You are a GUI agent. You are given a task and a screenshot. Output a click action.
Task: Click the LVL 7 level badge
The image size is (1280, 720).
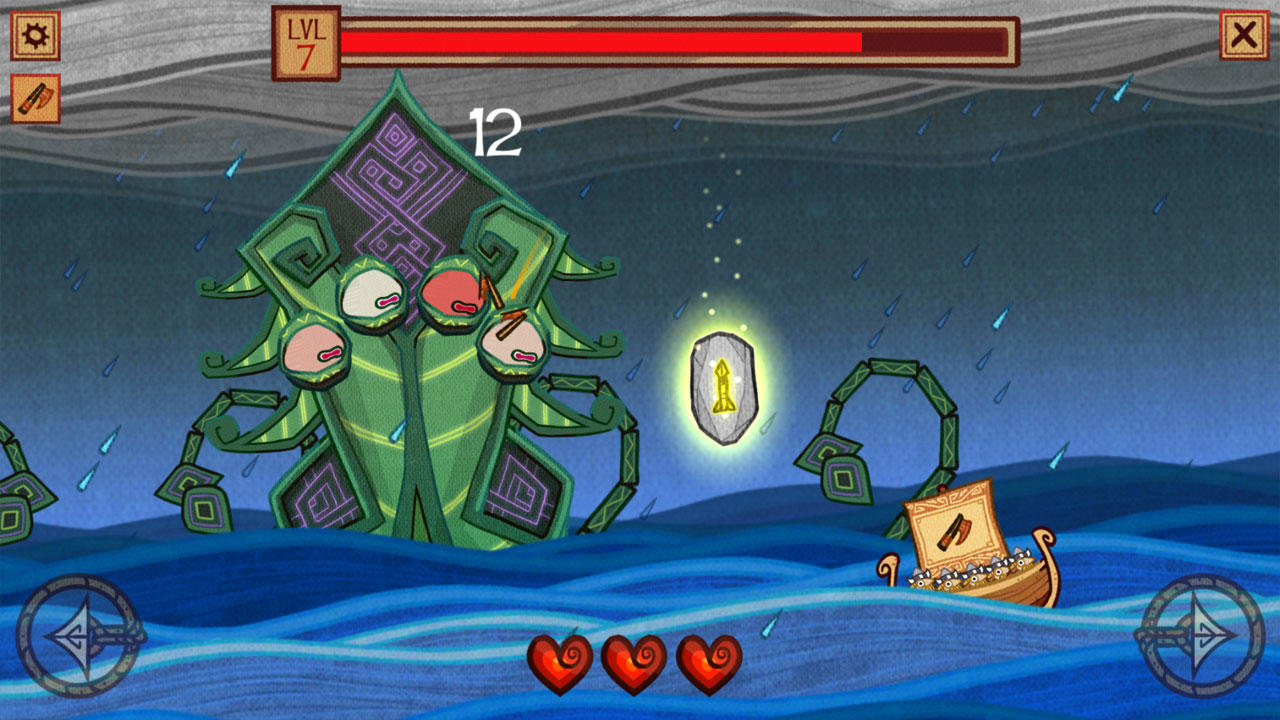click(x=308, y=41)
